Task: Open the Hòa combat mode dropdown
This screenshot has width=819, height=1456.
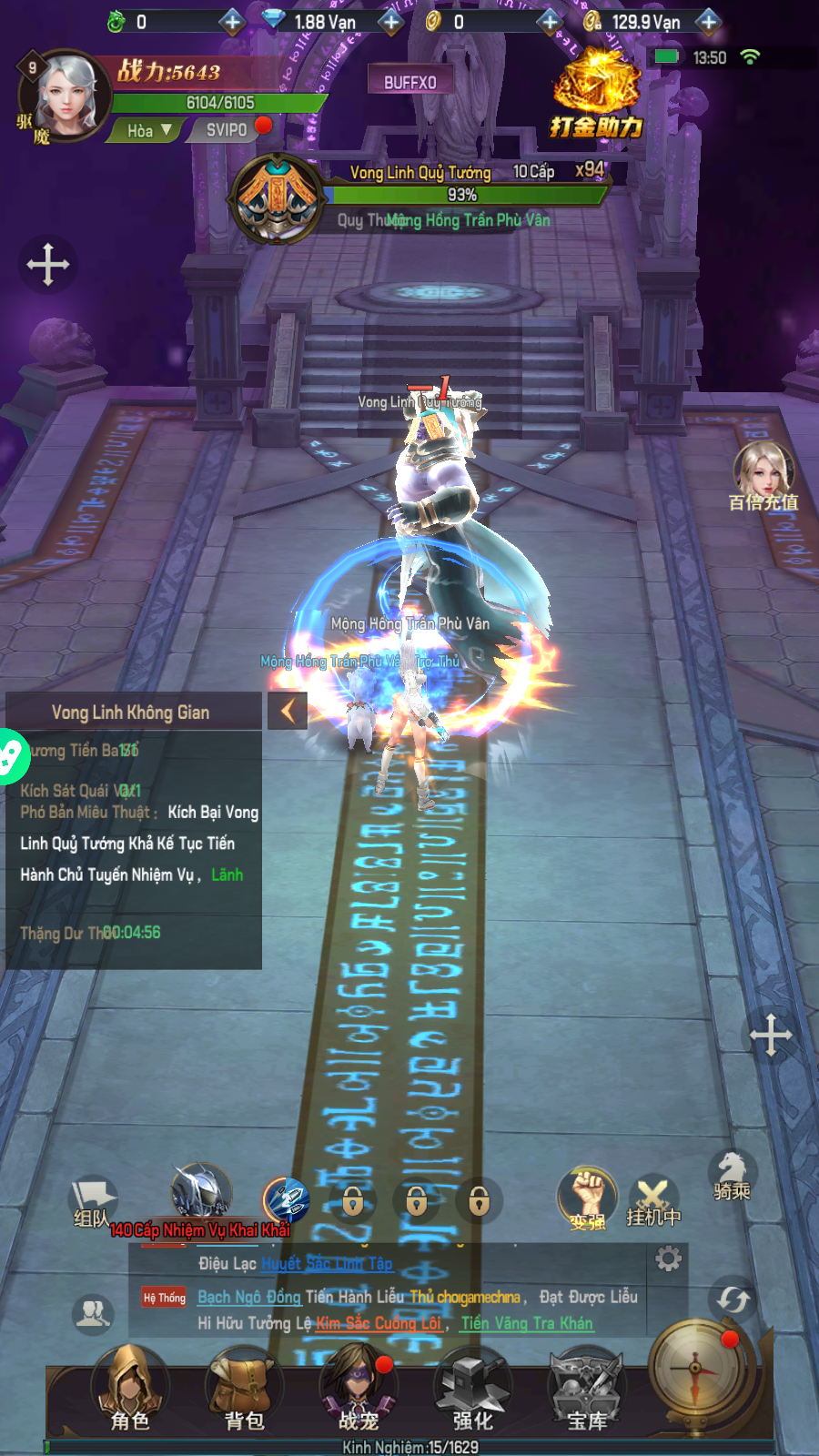Action: pyautogui.click(x=150, y=131)
